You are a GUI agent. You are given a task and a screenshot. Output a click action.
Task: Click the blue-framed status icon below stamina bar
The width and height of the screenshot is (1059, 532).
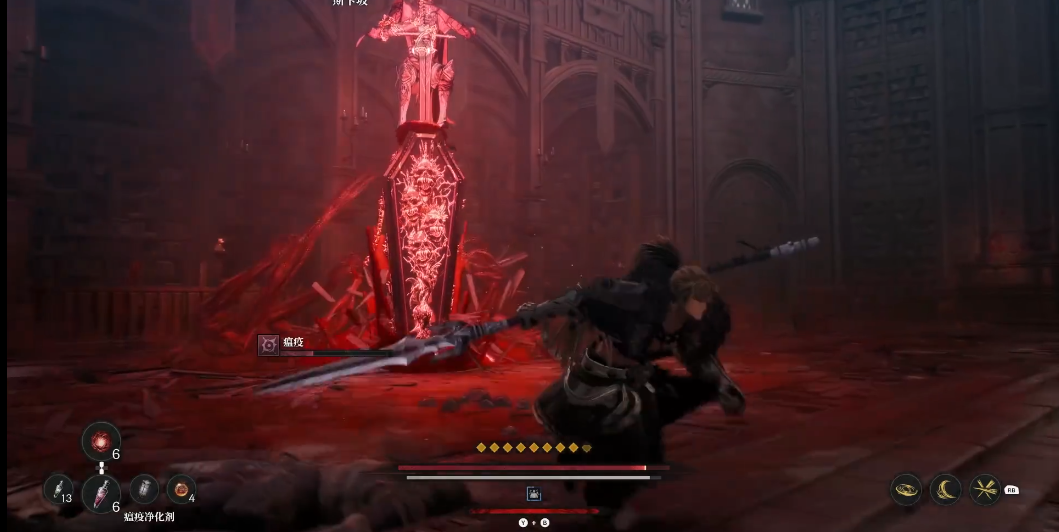pos(533,493)
